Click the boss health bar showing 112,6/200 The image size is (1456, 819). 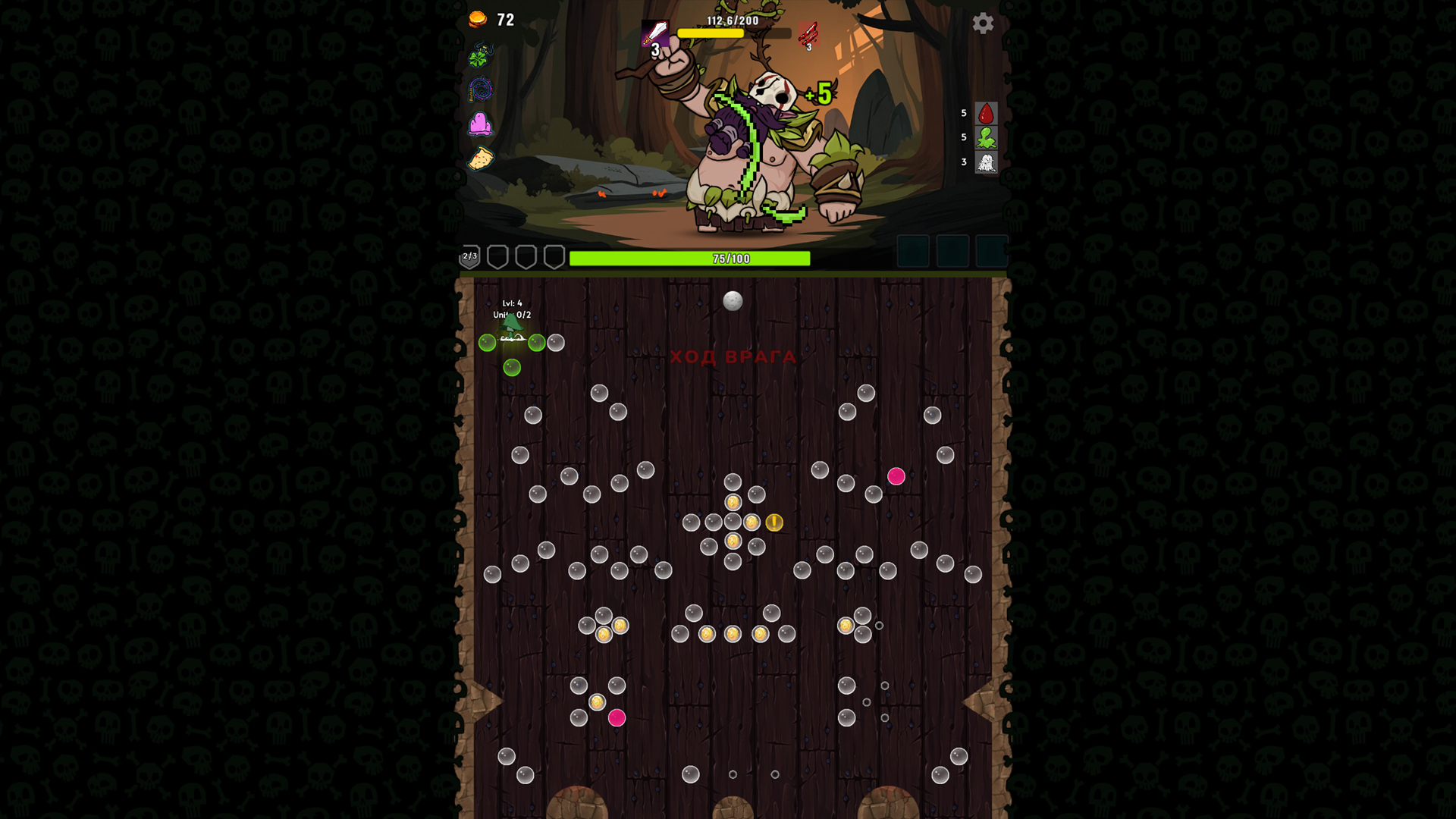pos(732,33)
